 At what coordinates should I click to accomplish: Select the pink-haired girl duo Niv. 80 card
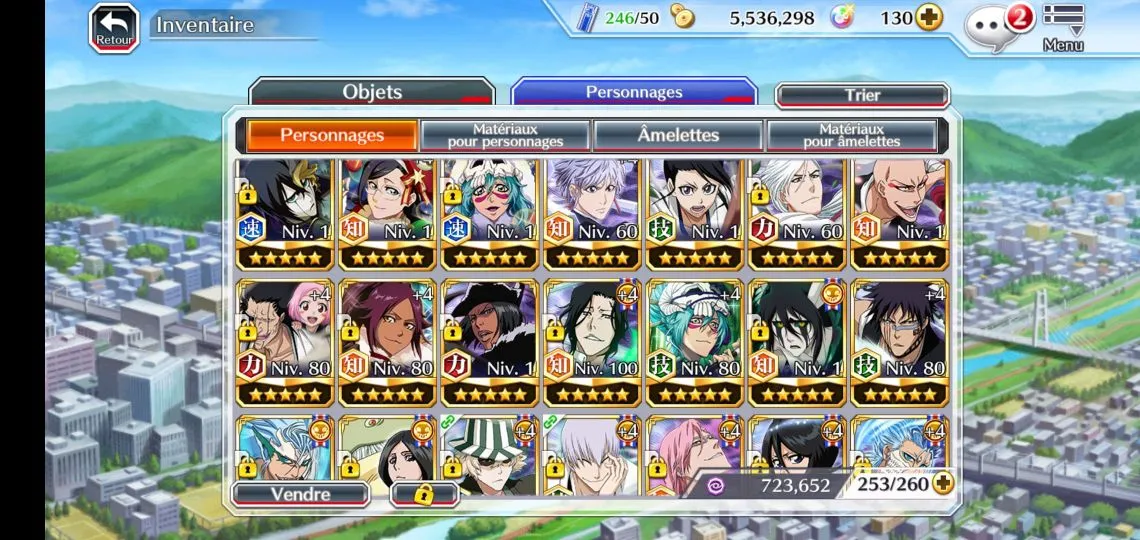[x=286, y=342]
